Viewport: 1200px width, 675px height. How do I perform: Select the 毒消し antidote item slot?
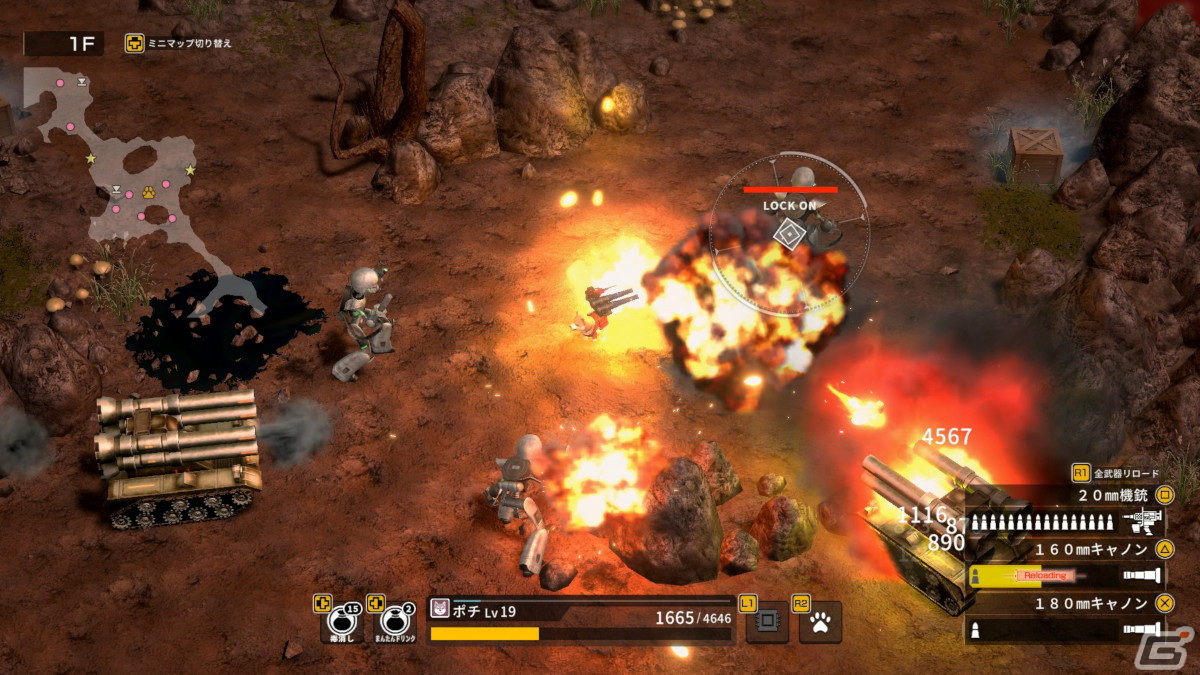pyautogui.click(x=341, y=623)
